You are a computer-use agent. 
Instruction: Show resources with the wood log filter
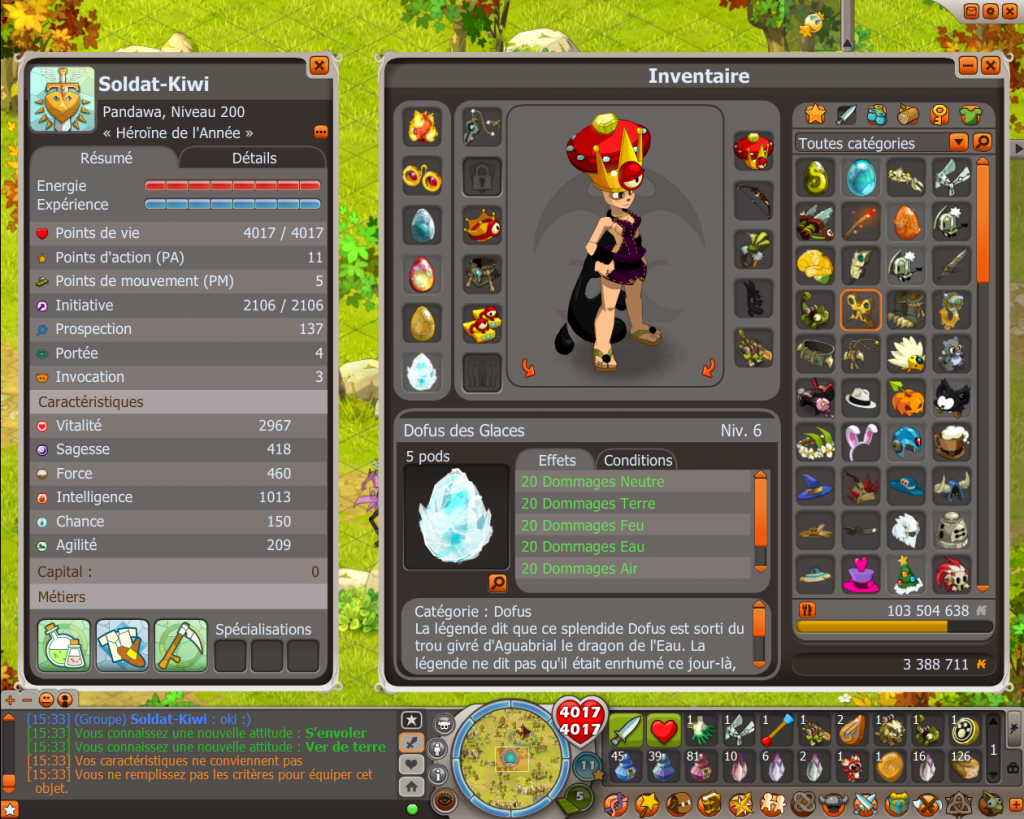click(907, 114)
